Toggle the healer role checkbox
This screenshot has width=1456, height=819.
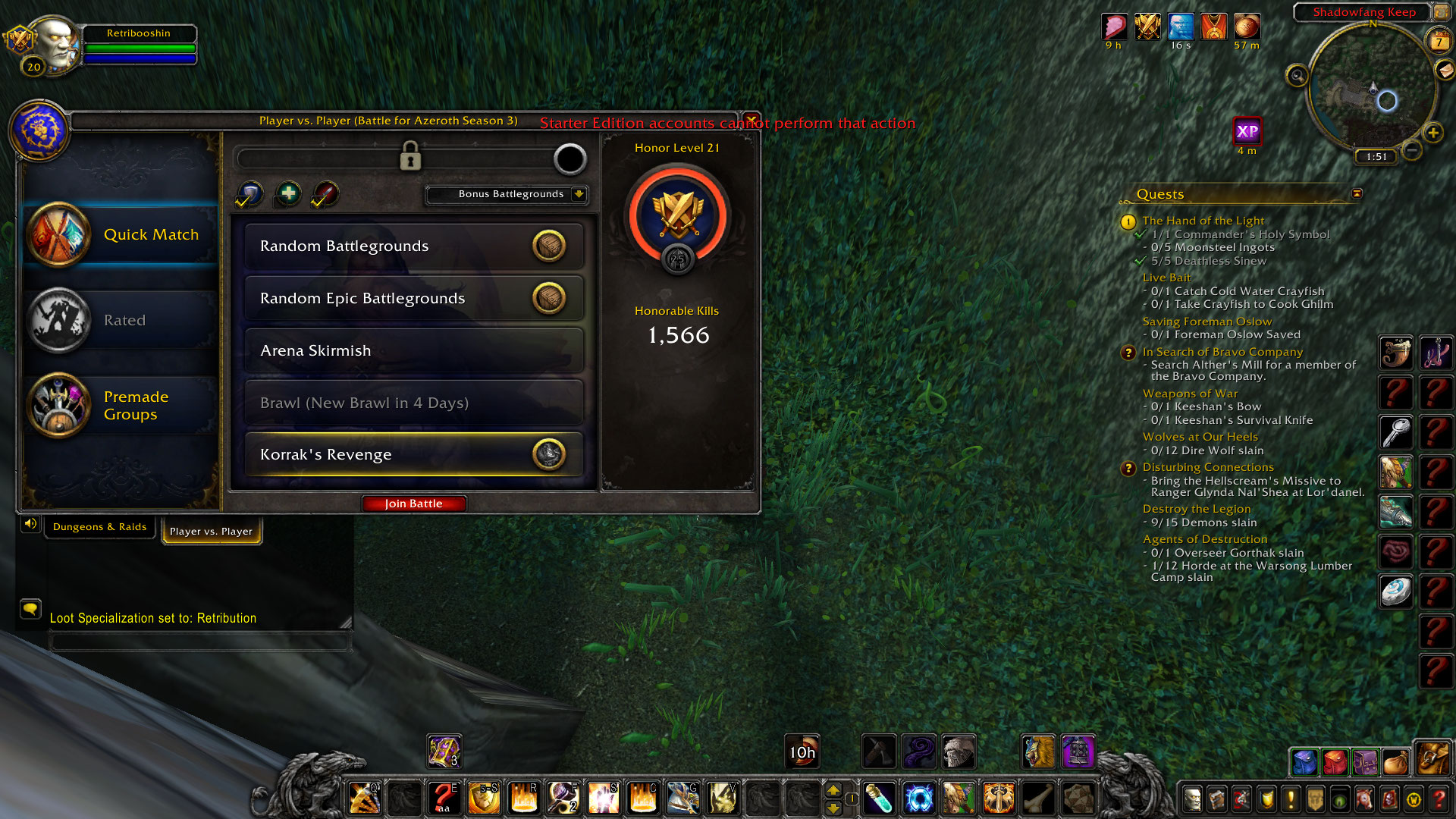click(x=287, y=195)
